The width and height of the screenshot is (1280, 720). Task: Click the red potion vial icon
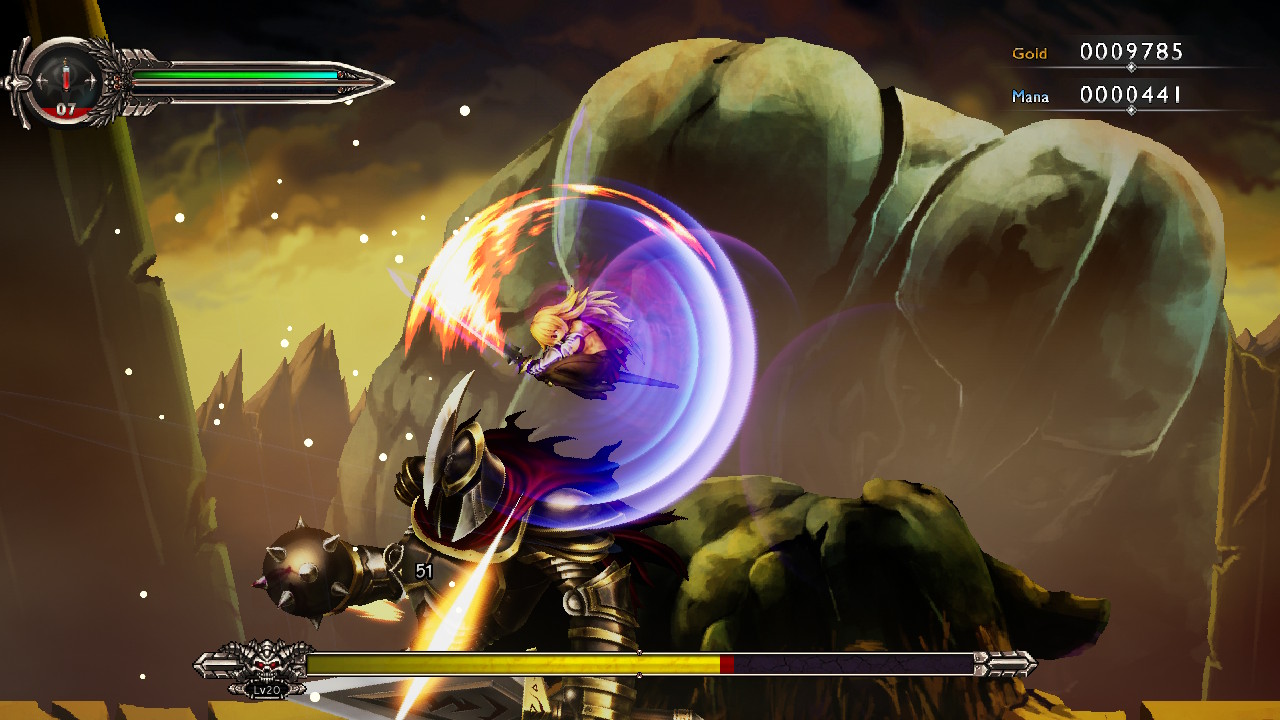tap(65, 75)
